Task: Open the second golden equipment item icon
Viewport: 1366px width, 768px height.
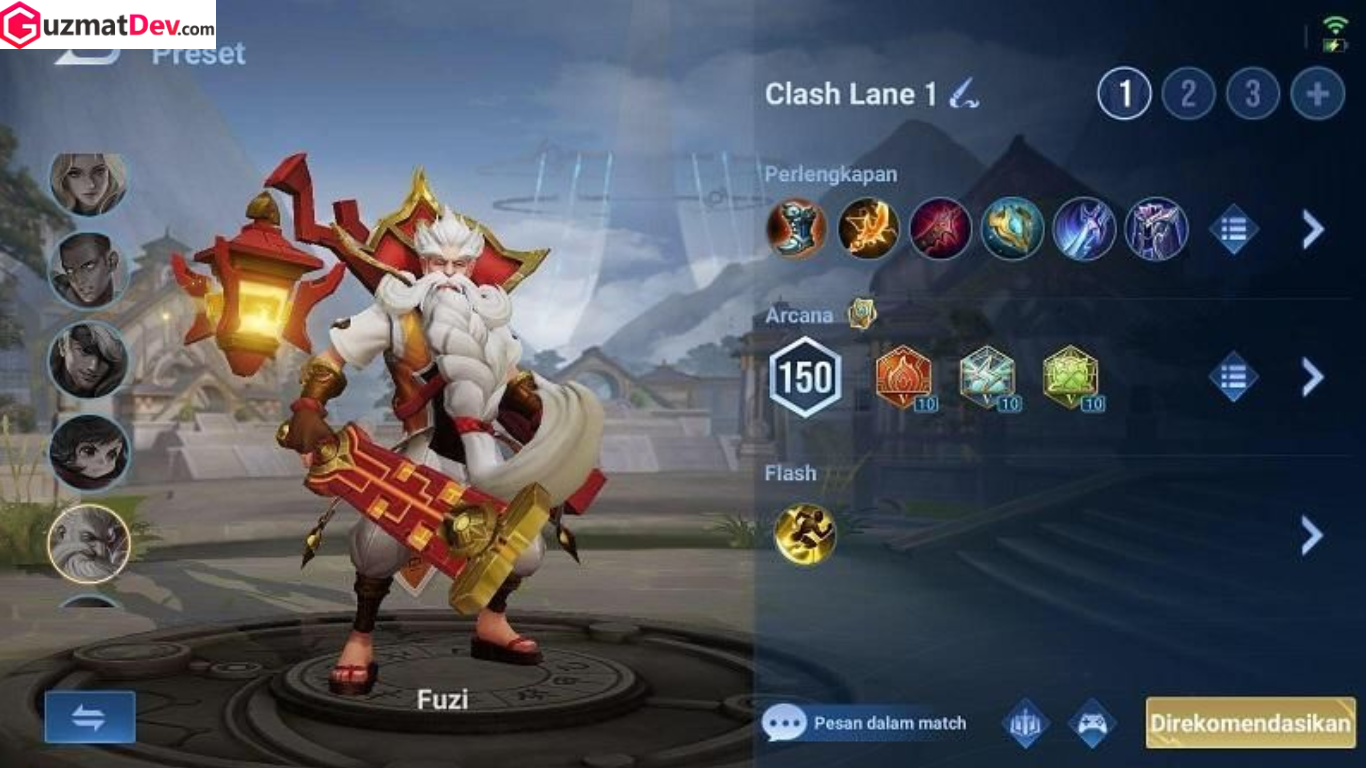Action: pyautogui.click(x=868, y=230)
